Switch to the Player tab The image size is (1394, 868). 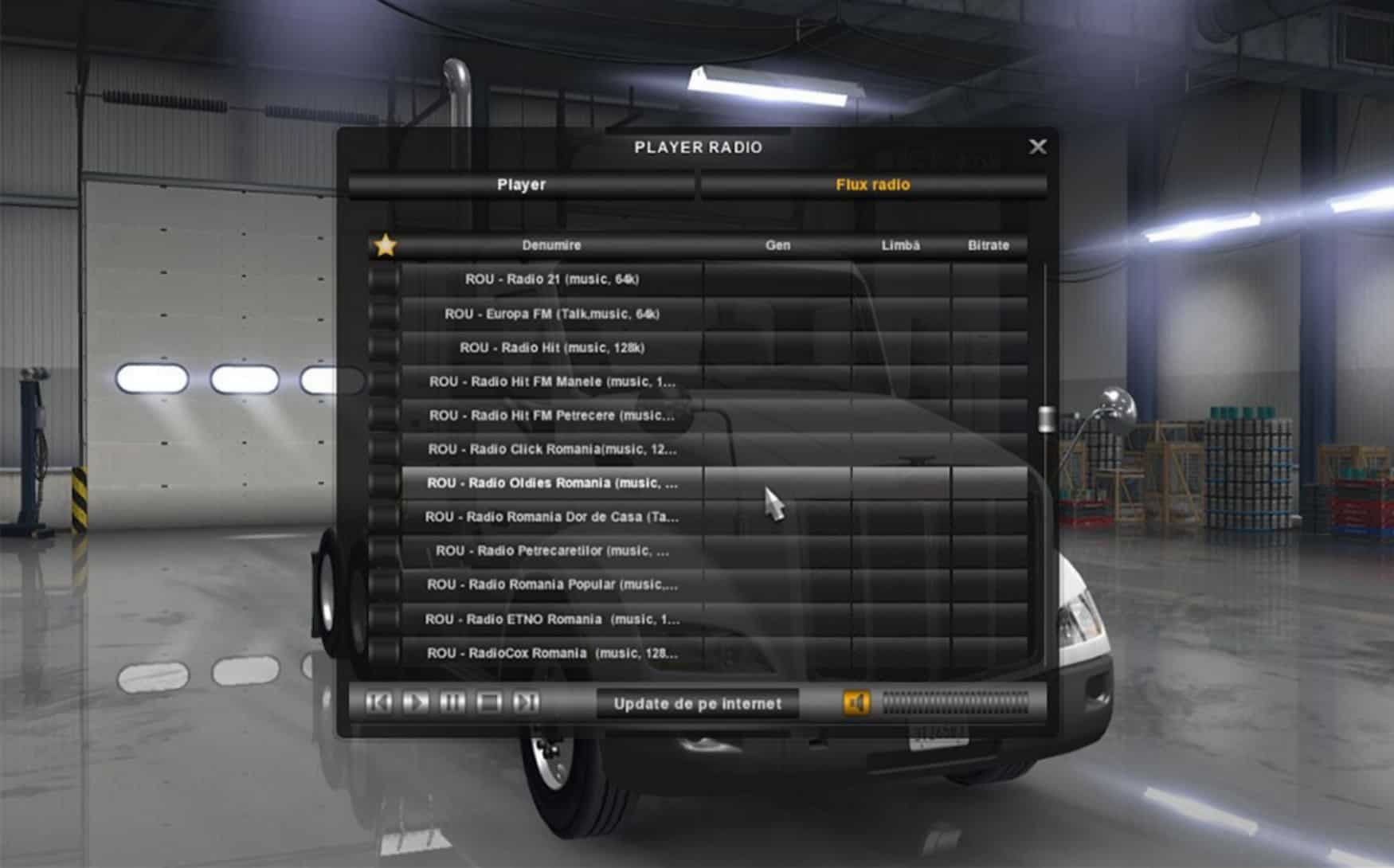coord(521,185)
